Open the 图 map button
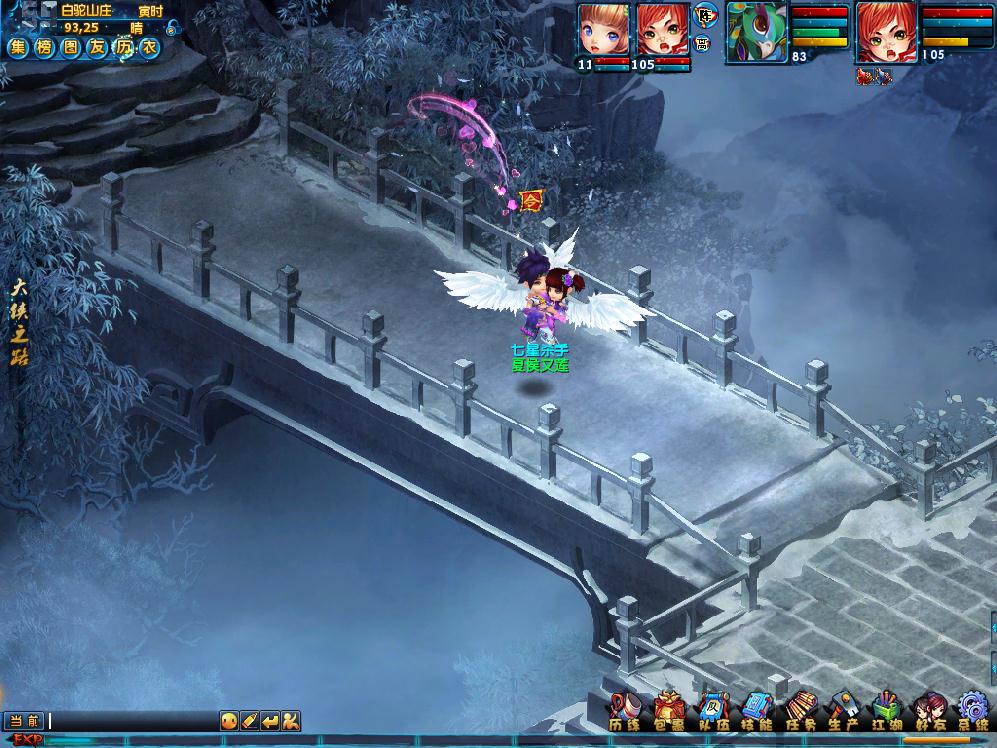The width and height of the screenshot is (997, 748). [70, 47]
